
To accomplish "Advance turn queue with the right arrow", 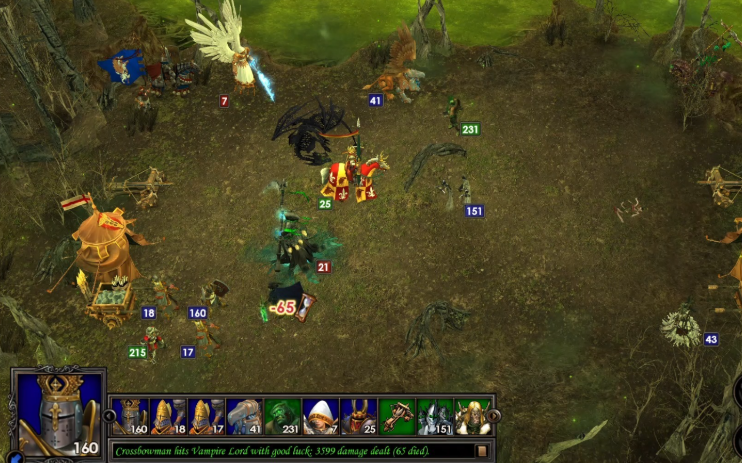I will point(495,416).
